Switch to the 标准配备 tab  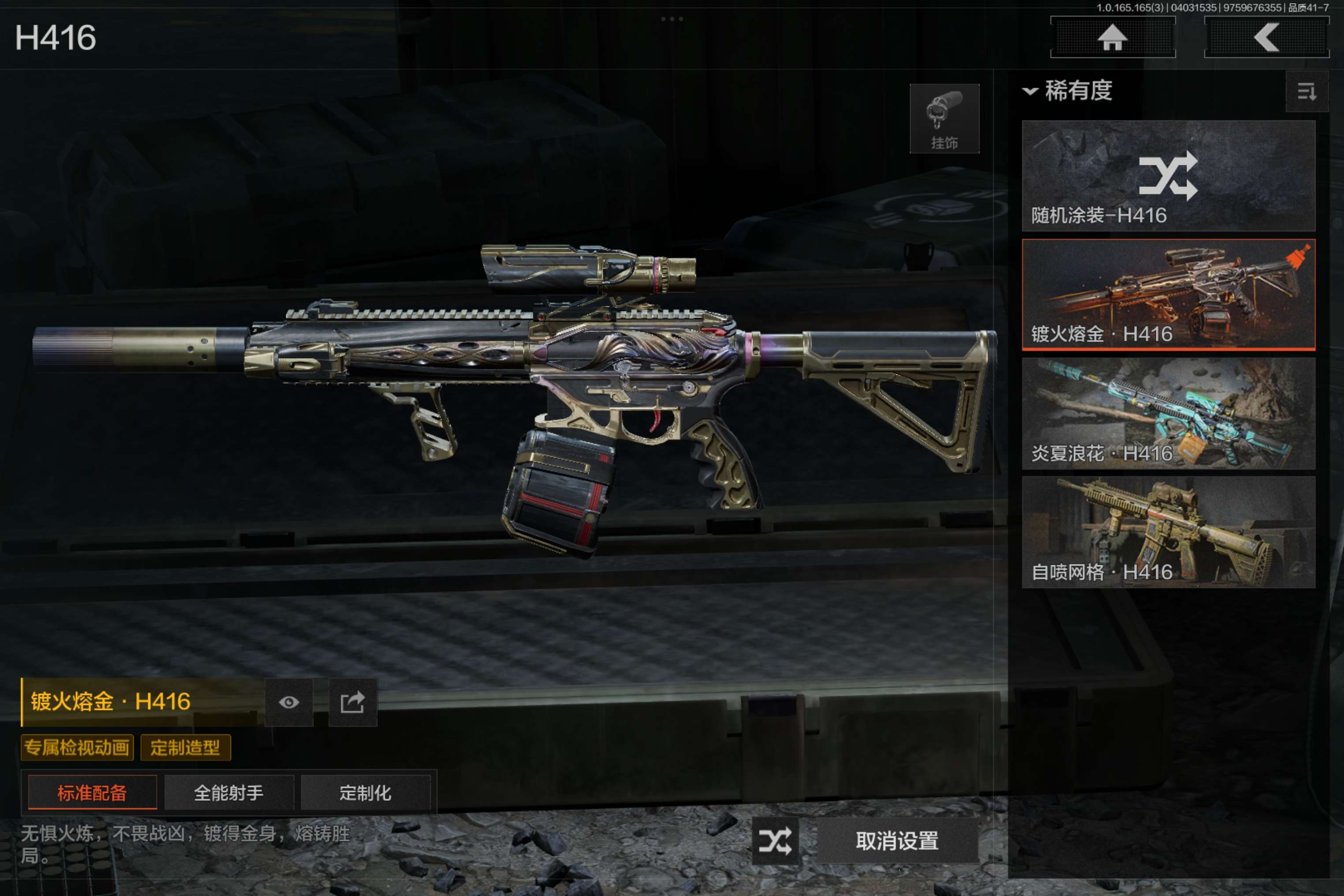point(92,792)
